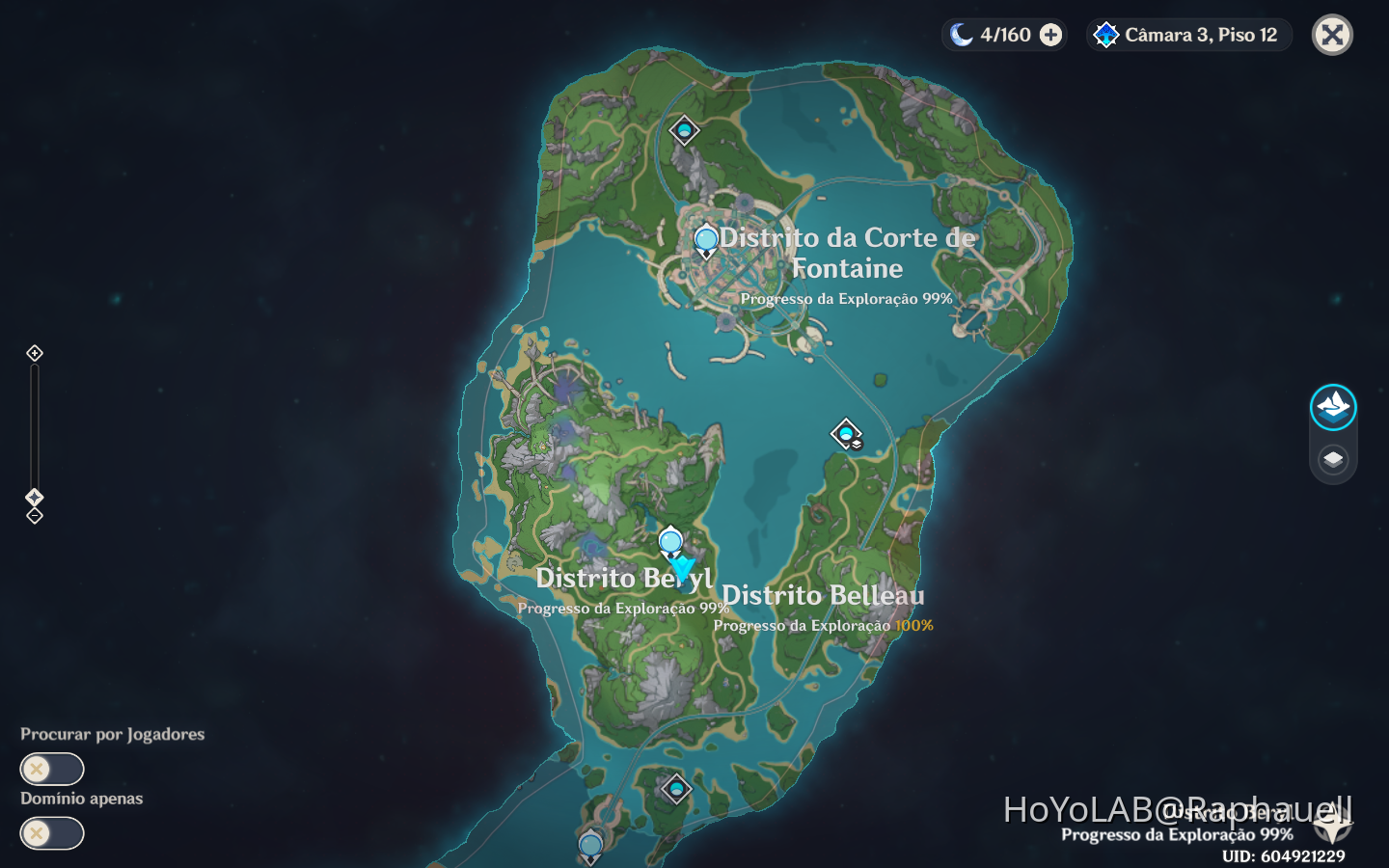Select the domain marker north of Corte de Fontaine

click(x=684, y=128)
